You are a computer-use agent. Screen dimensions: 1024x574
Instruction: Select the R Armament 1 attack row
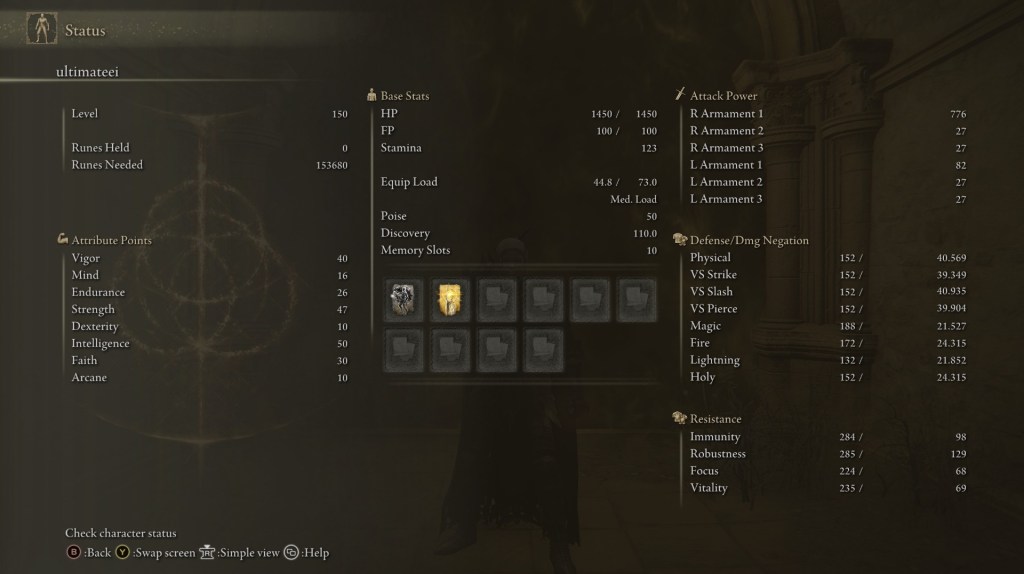click(827, 114)
